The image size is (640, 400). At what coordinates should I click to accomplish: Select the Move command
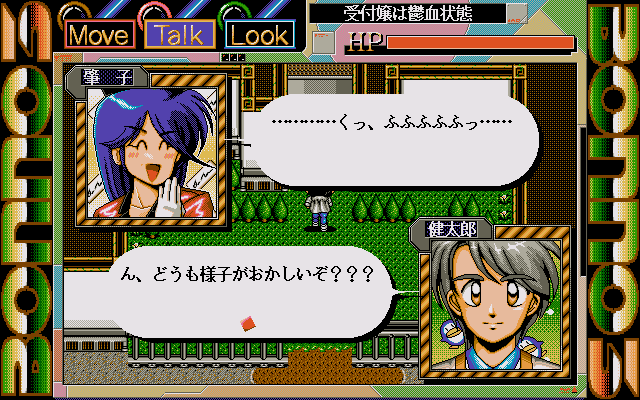tap(102, 34)
